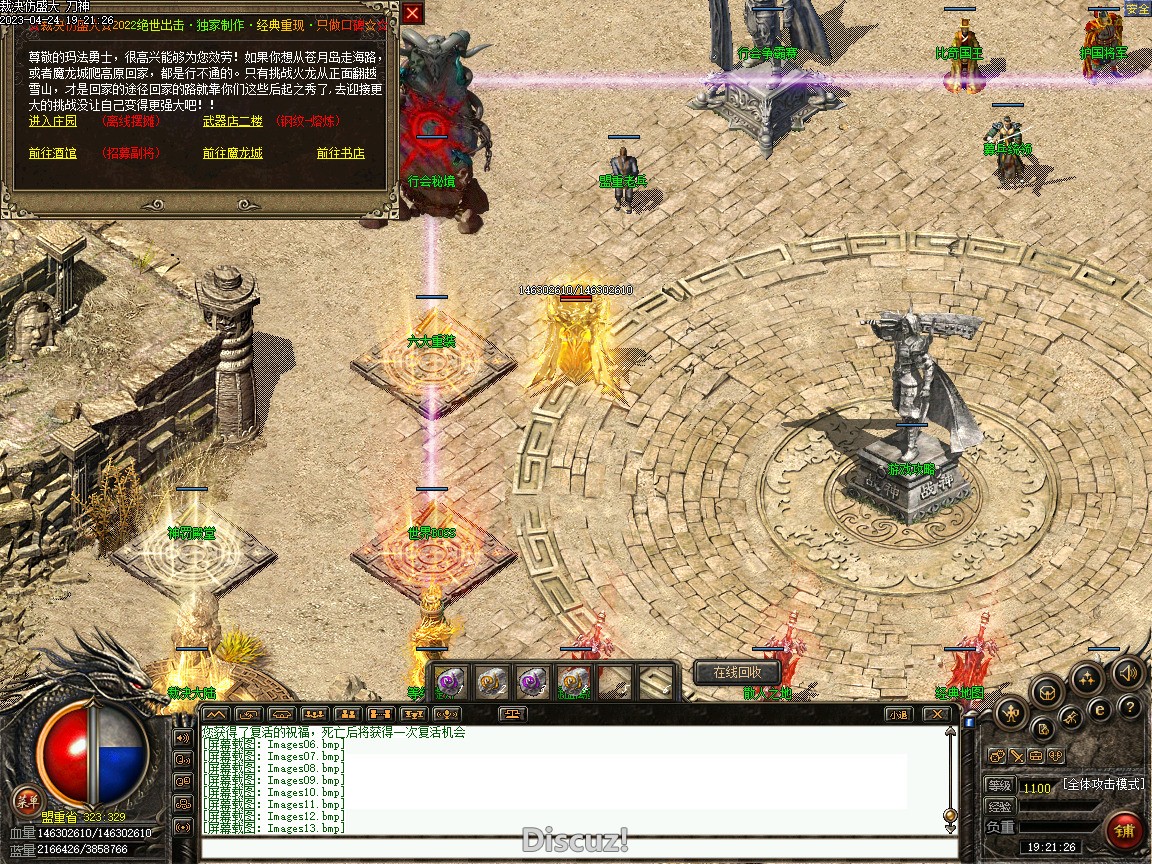The height and width of the screenshot is (864, 1152).
Task: Choose the 前往书店 travel link
Action: click(x=340, y=153)
